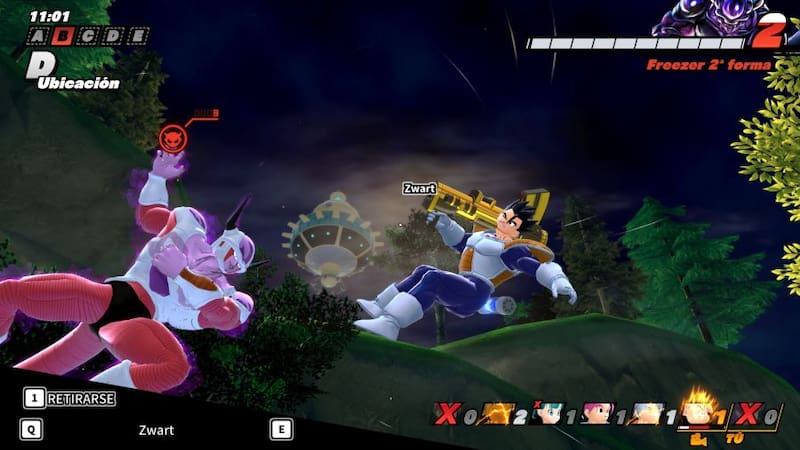Select the highlighted area B indicator
This screenshot has width=800, height=450.
click(x=65, y=36)
